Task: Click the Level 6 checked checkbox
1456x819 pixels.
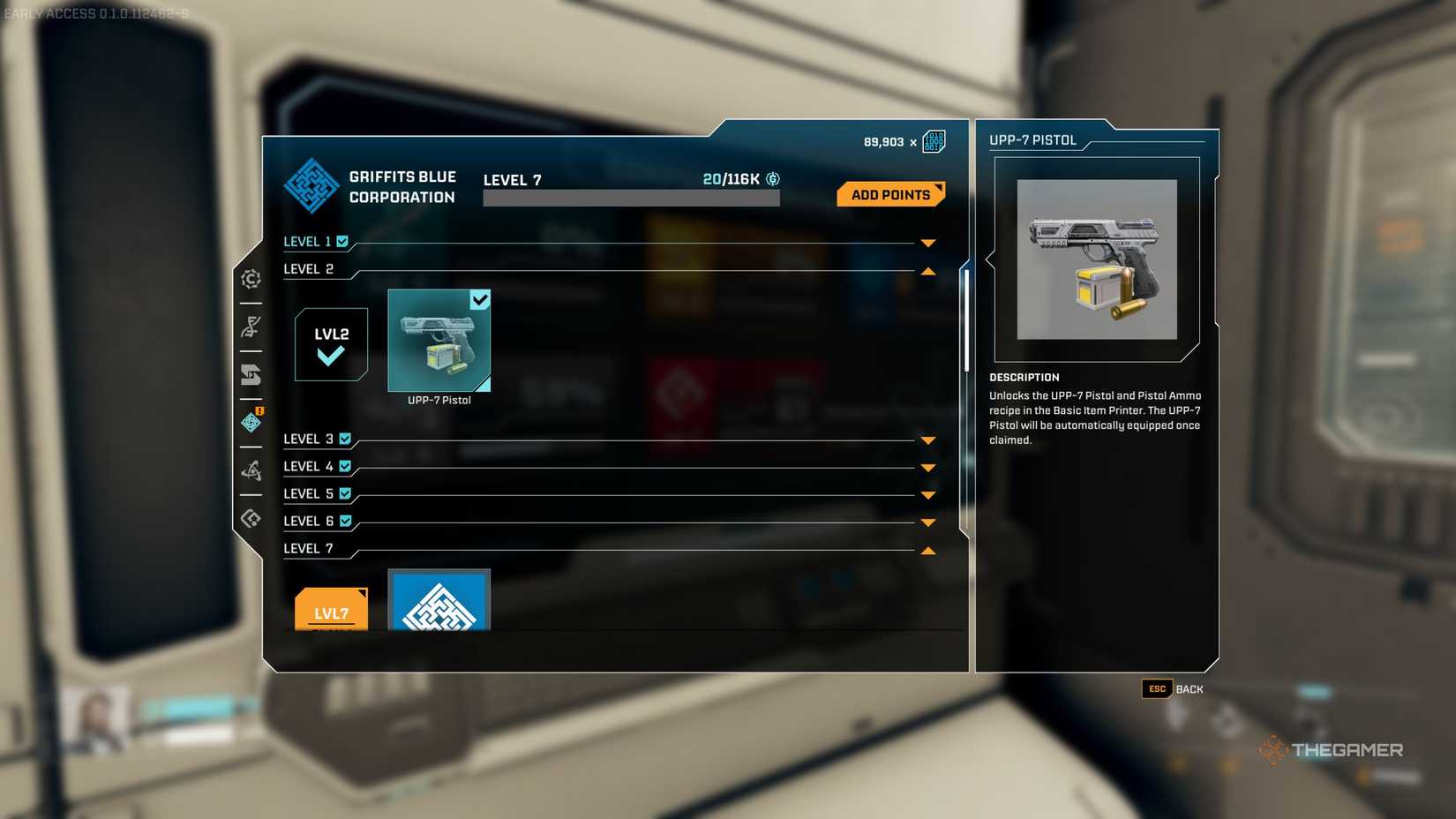Action: click(x=344, y=521)
